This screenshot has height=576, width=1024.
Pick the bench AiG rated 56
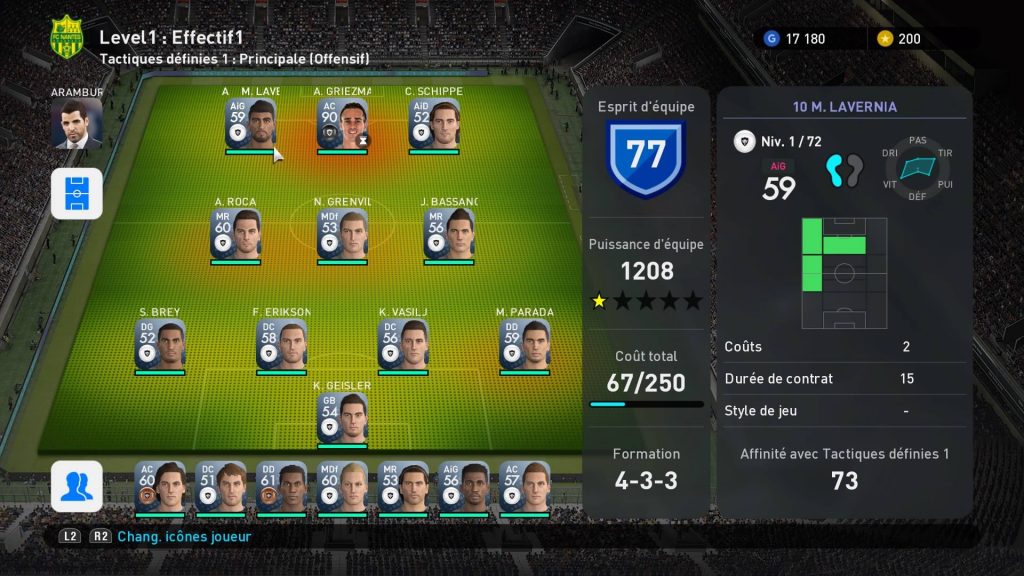pos(463,486)
